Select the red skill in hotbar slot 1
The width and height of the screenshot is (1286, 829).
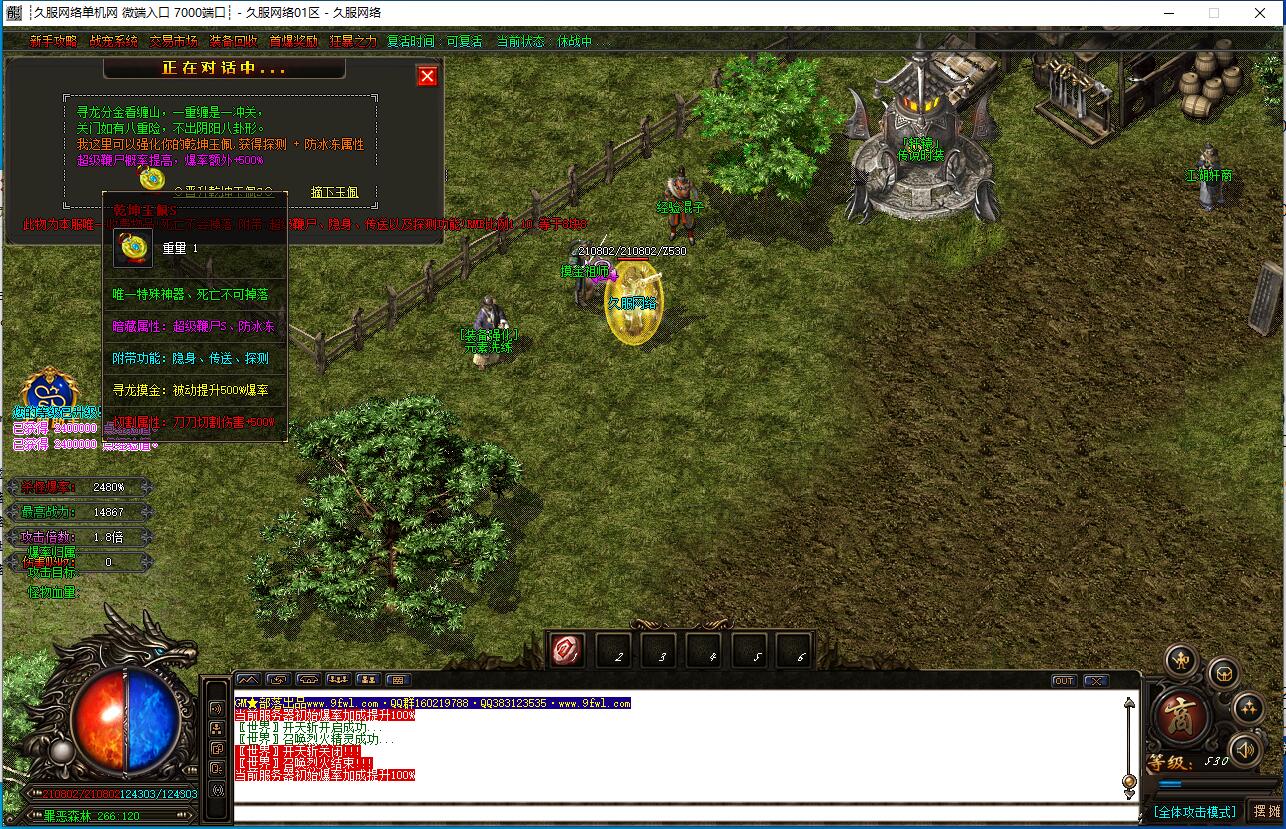(x=568, y=652)
